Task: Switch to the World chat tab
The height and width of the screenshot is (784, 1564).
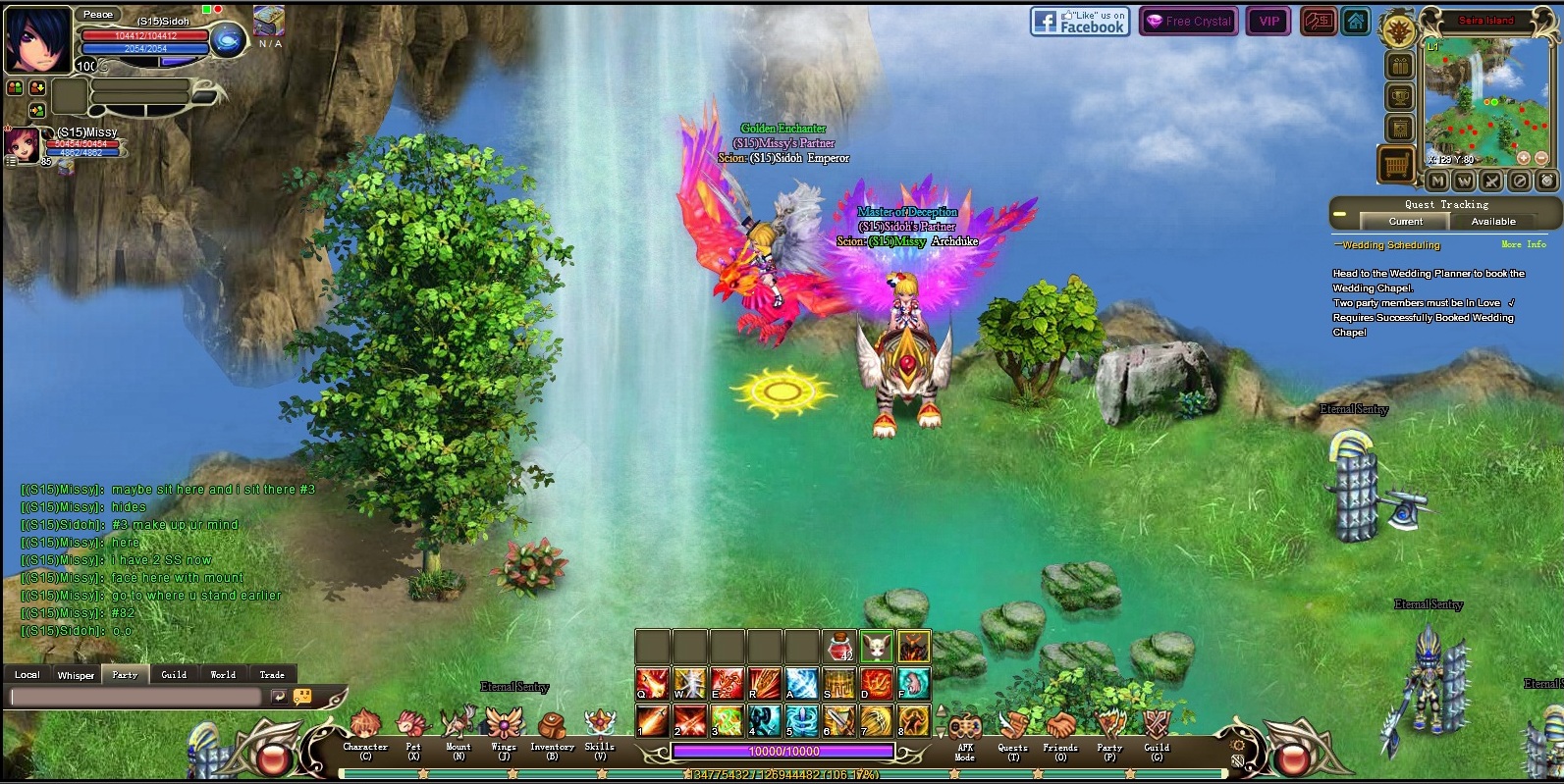Action: [x=223, y=675]
